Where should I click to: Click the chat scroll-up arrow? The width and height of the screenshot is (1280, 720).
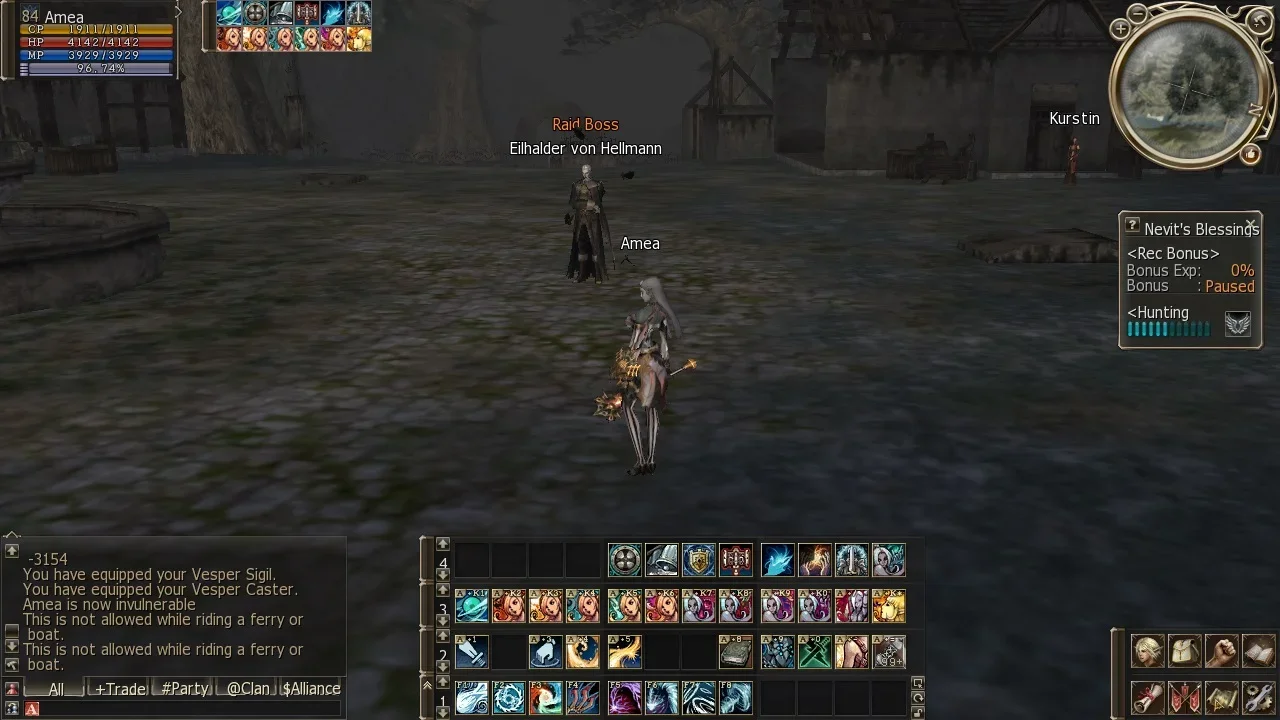[x=11, y=550]
